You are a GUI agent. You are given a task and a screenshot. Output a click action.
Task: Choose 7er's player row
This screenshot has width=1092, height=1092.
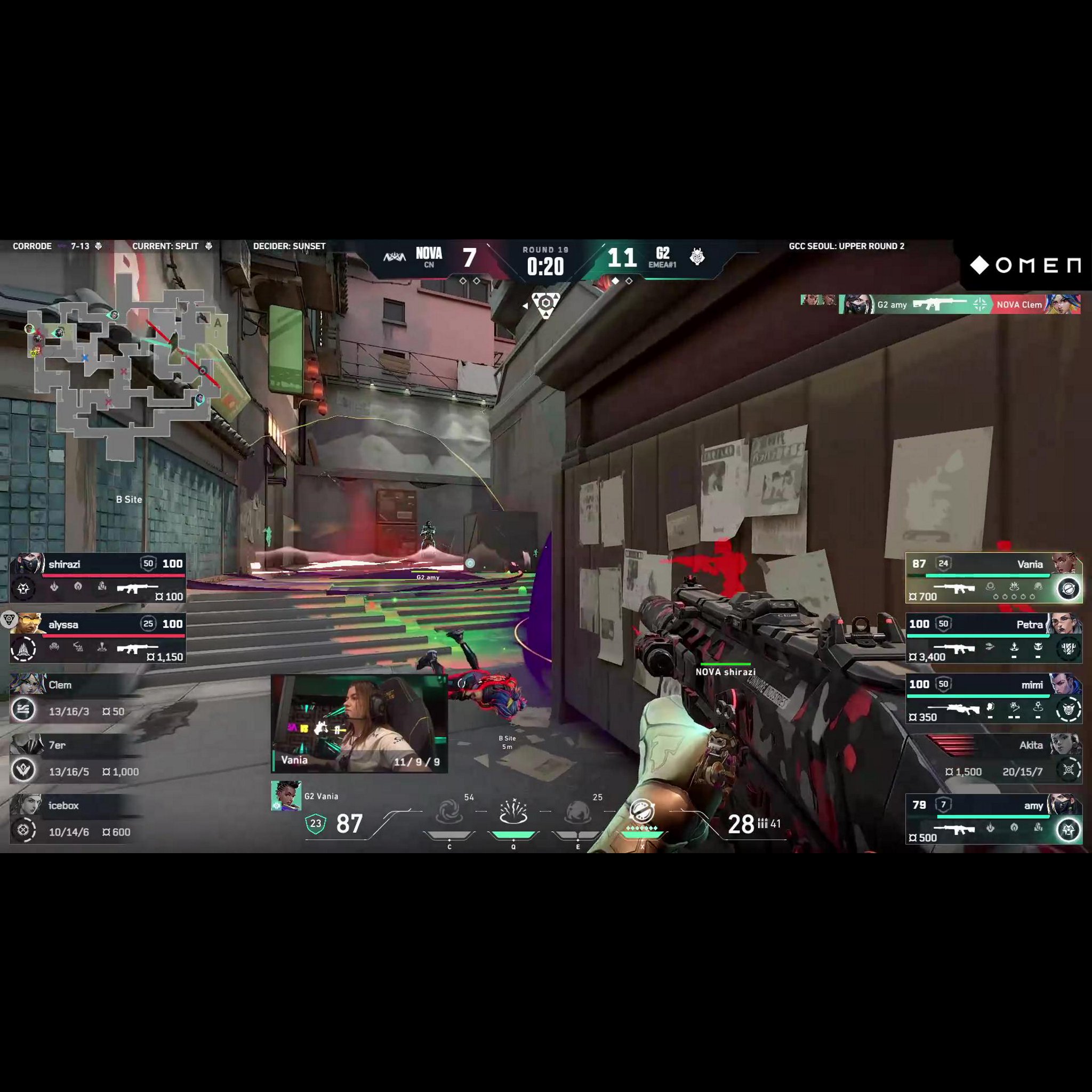pyautogui.click(x=76, y=759)
